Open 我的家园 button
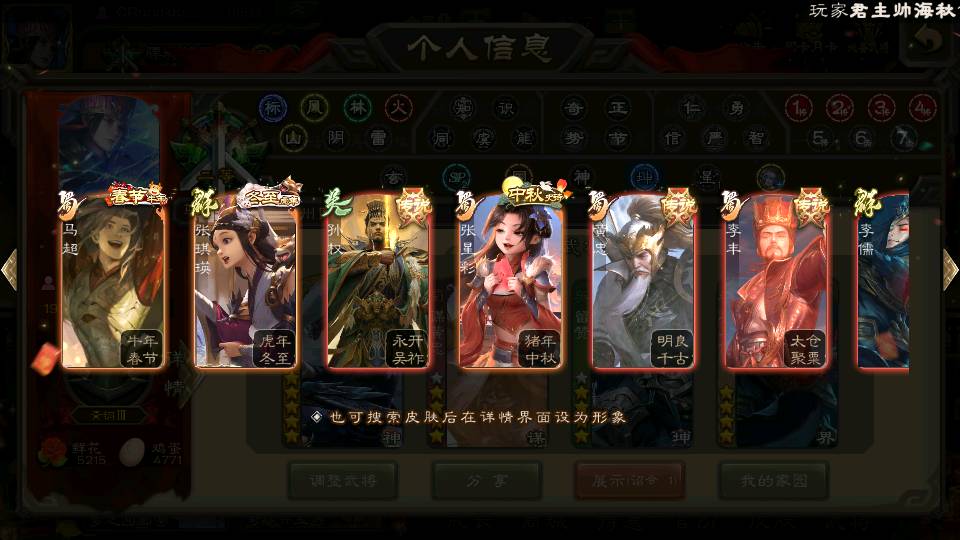Screen dimensions: 960x540 (773, 481)
